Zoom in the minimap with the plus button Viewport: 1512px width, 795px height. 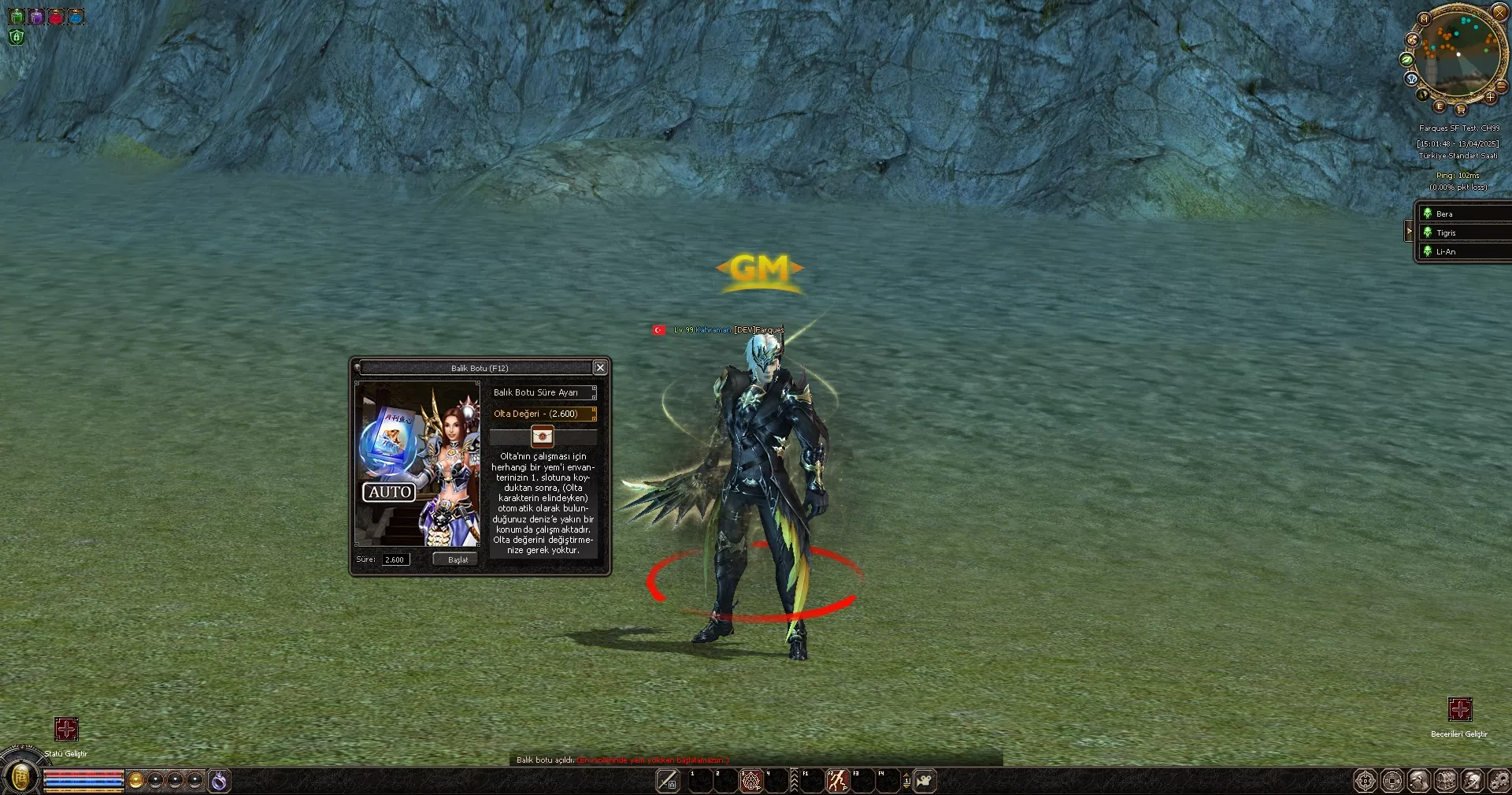[1492, 98]
